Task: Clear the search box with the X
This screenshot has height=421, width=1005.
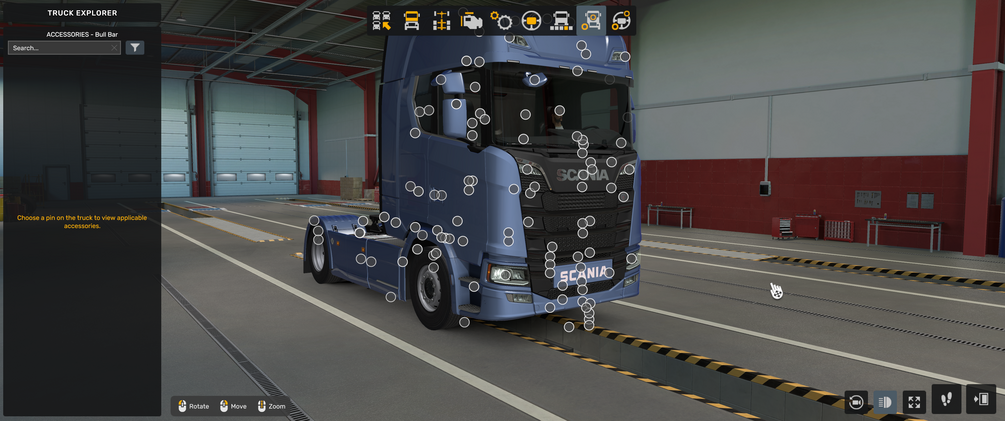Action: pos(115,48)
